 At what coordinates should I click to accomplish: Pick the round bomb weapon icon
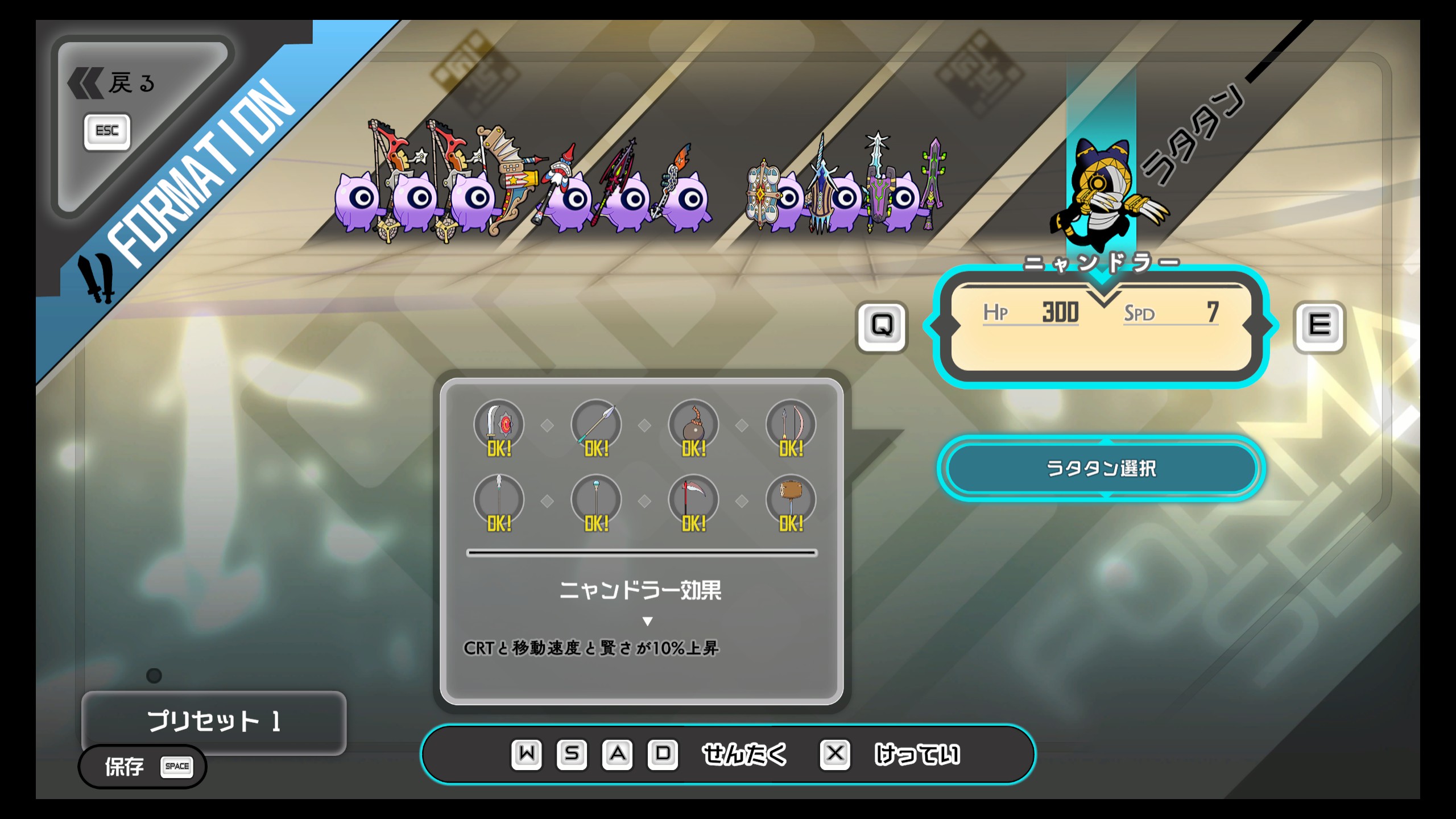[x=693, y=425]
